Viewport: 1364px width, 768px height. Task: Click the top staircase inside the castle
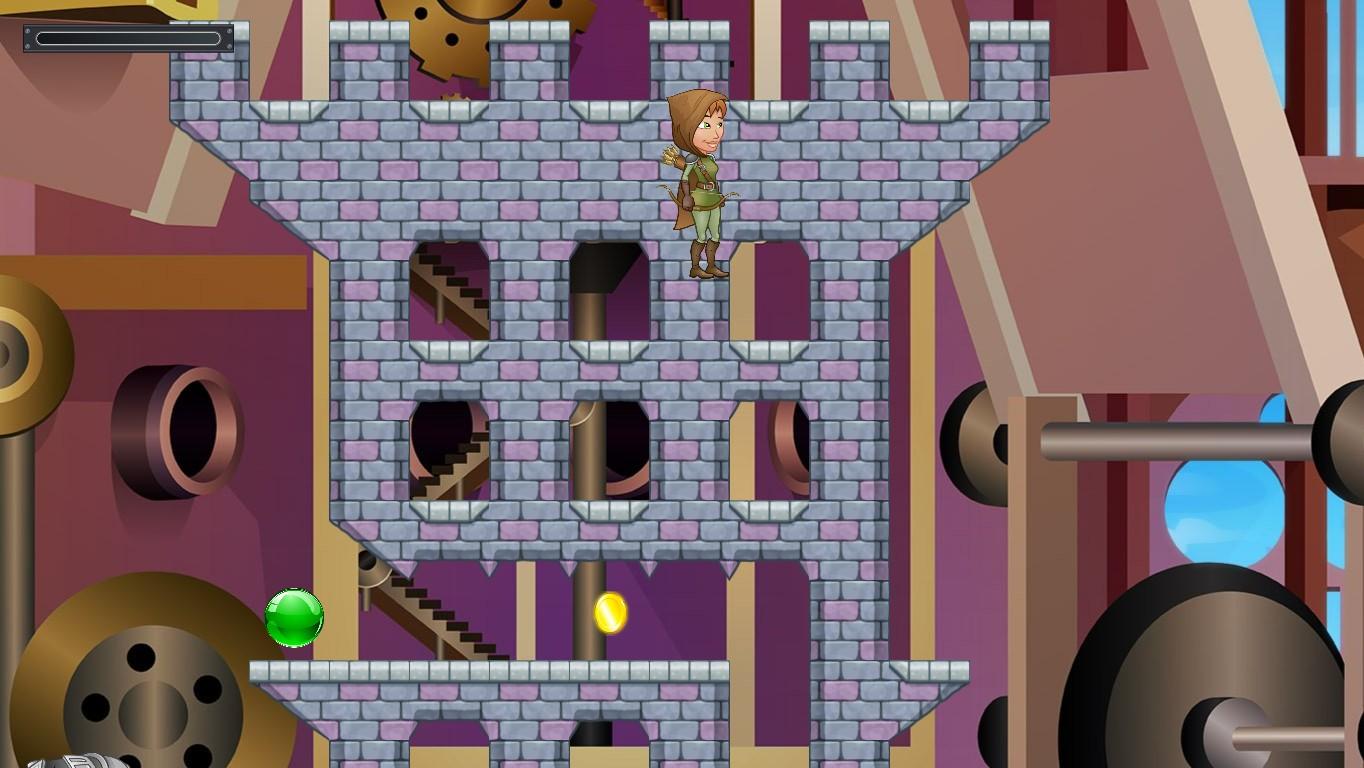(x=450, y=290)
